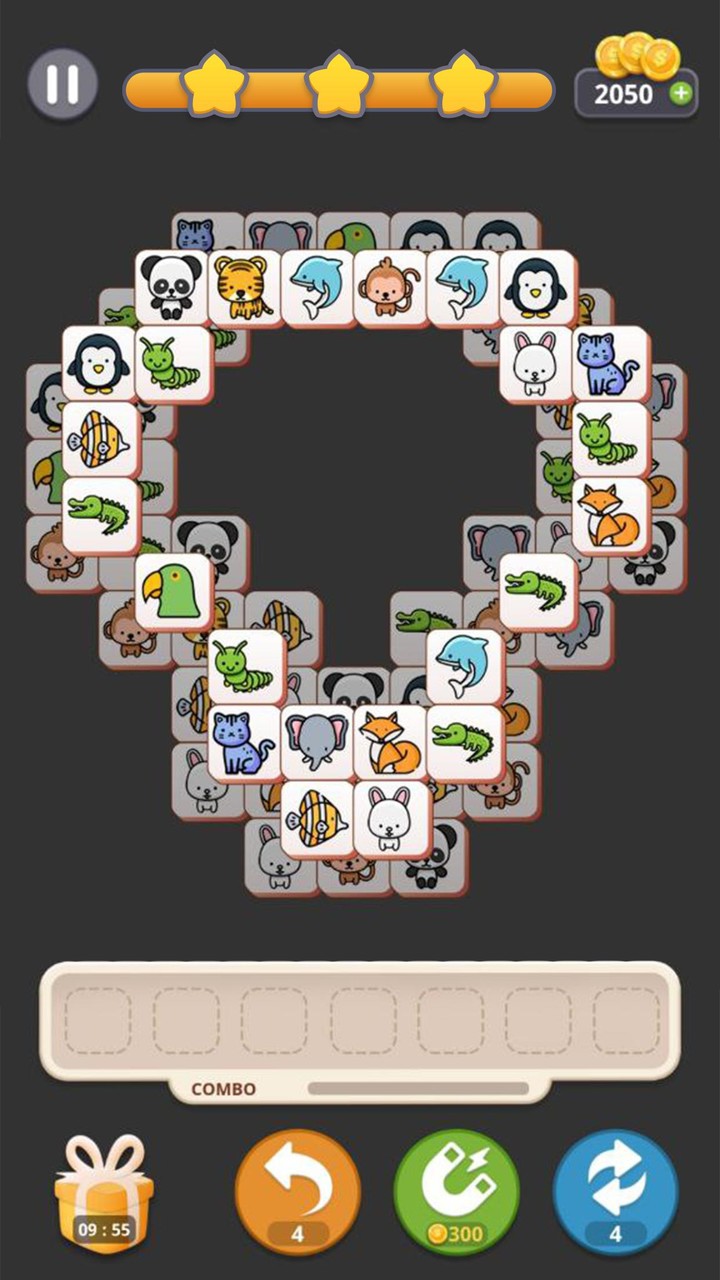The image size is (720, 1280).
Task: Open the gift box with timer
Action: [x=104, y=1194]
